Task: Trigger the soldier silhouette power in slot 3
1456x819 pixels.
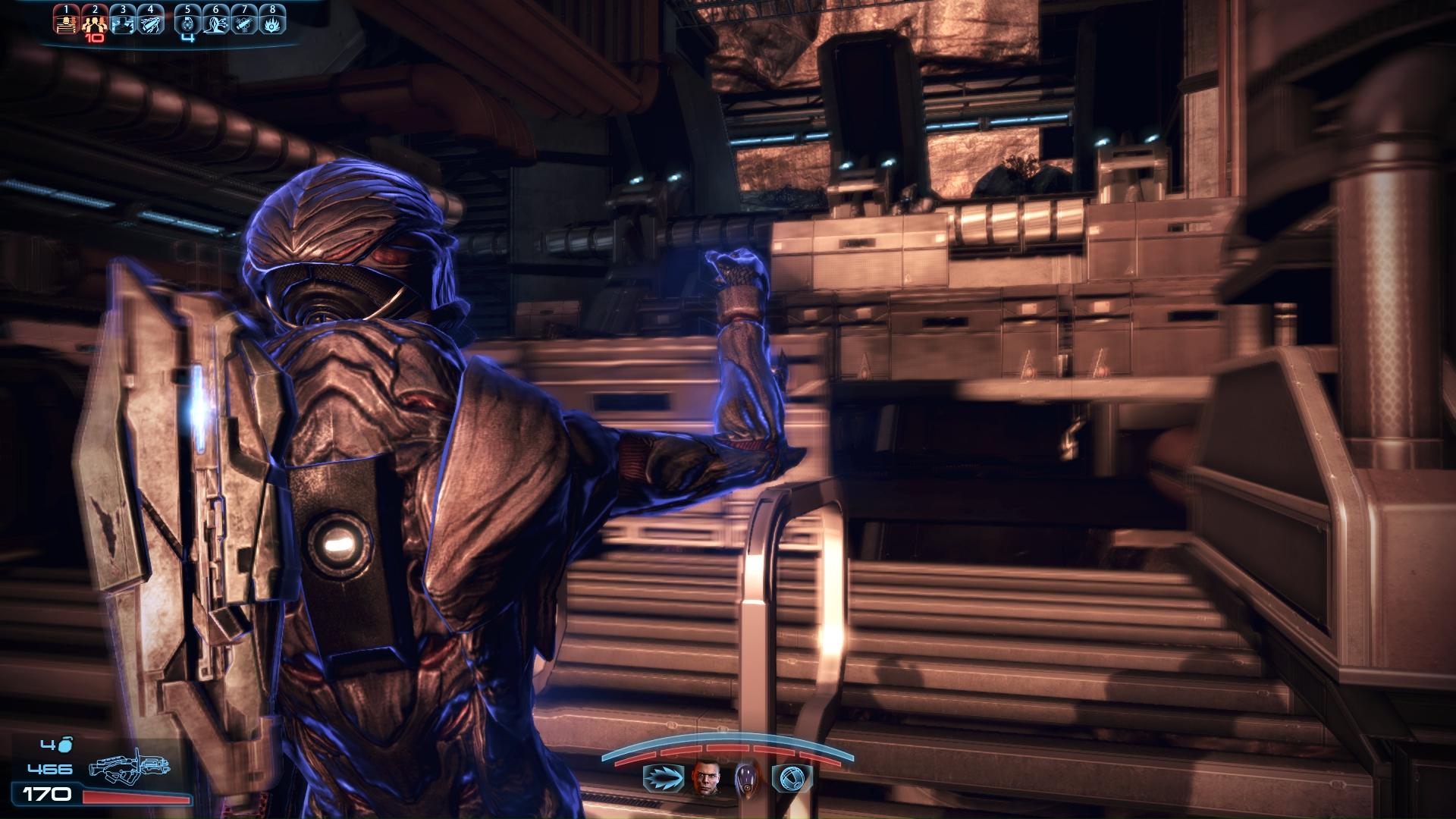Action: 123,24
